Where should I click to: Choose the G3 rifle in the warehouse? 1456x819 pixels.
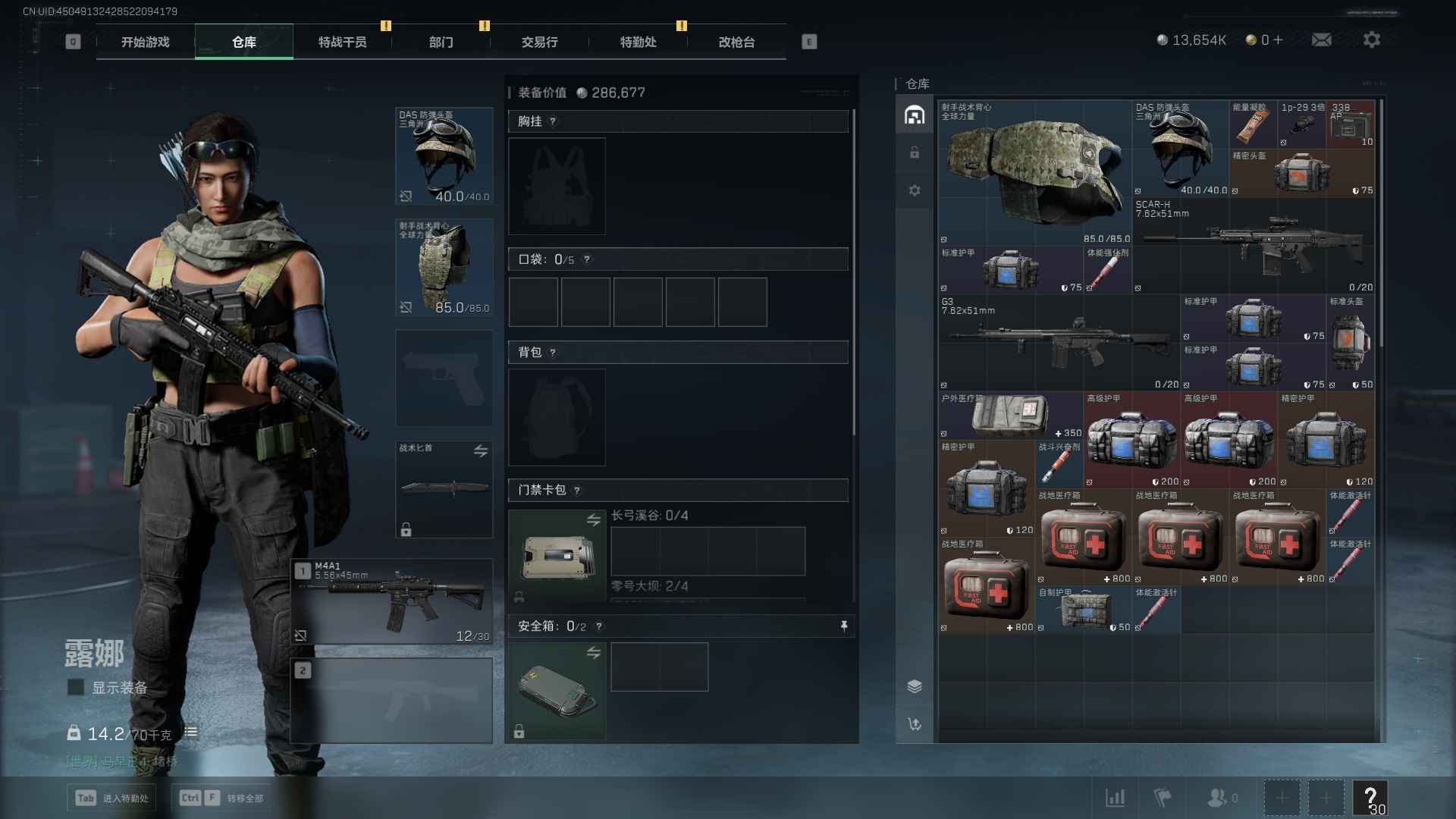pos(1059,343)
